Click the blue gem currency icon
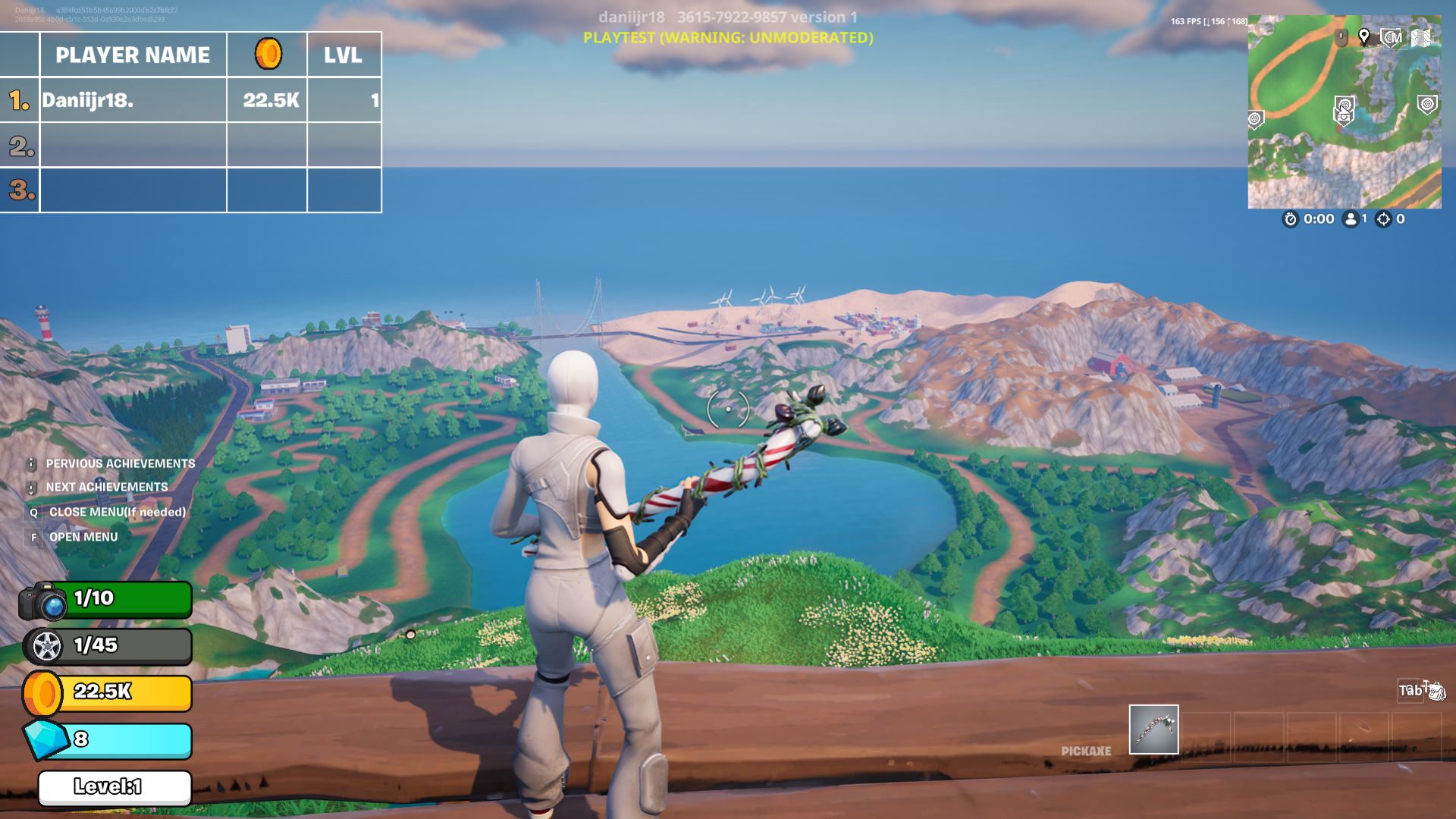Image resolution: width=1456 pixels, height=819 pixels. click(x=45, y=739)
